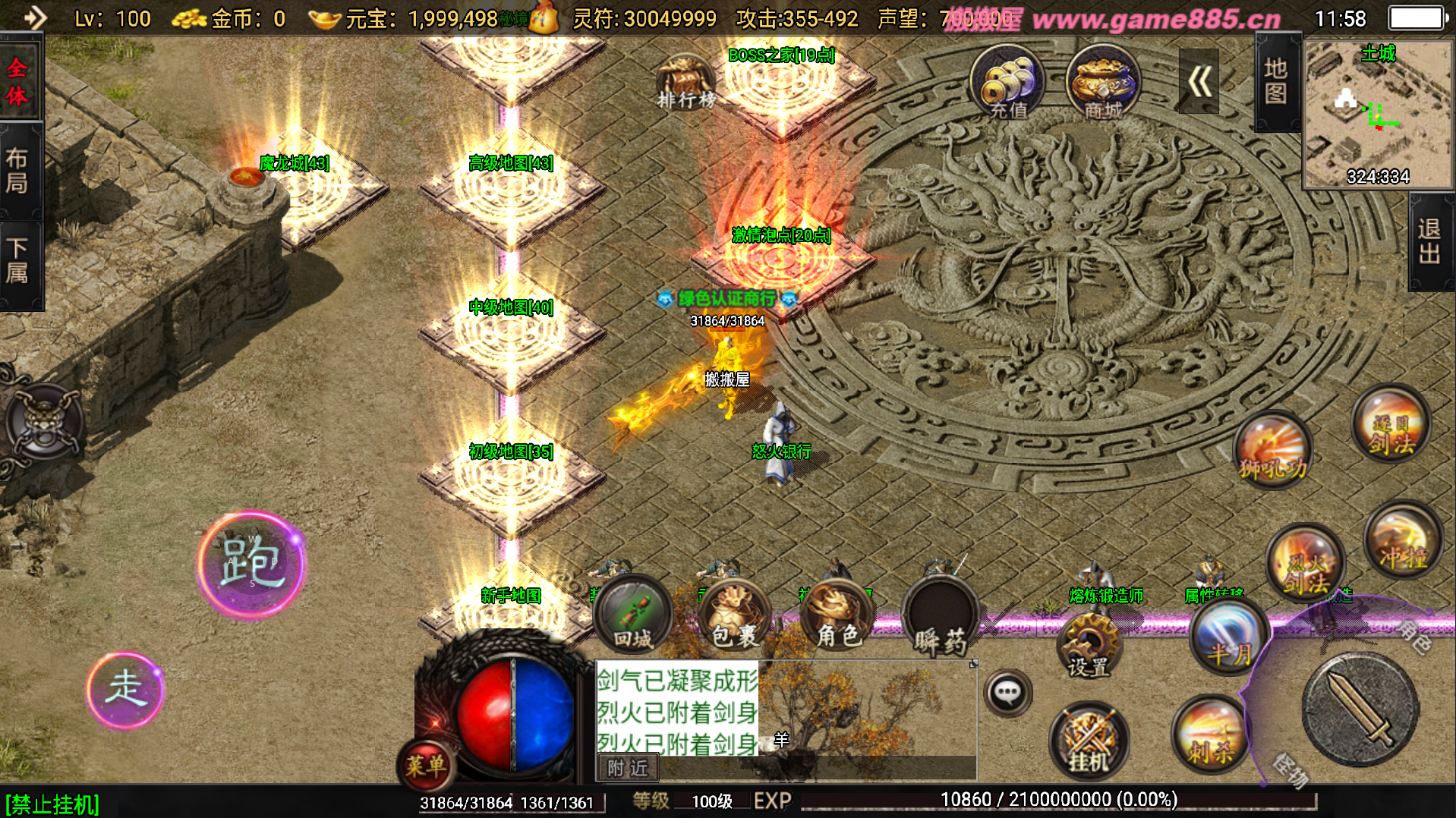Open the 设置 settings gear

coord(1089,645)
